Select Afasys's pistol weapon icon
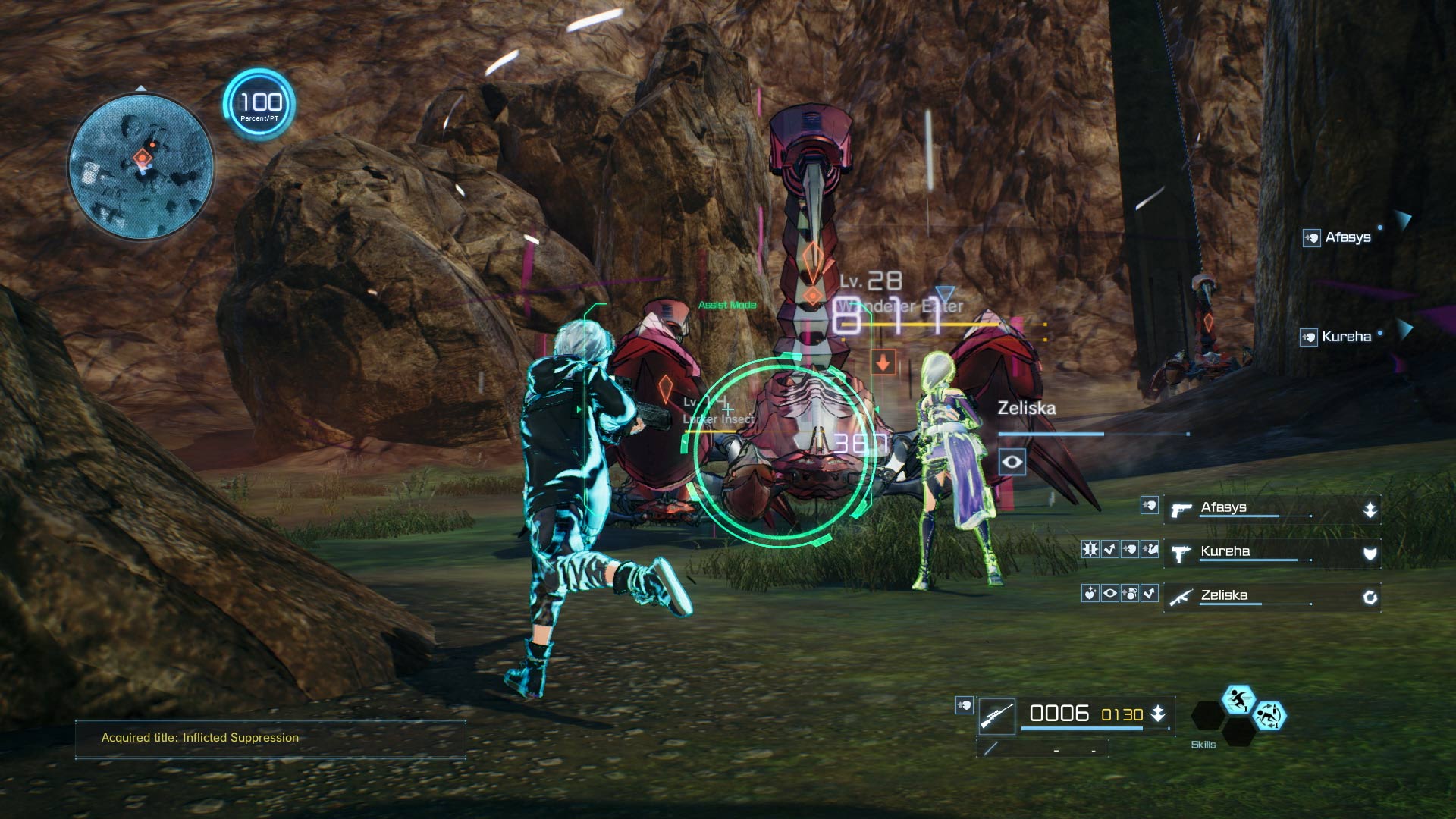1456x819 pixels. [x=1181, y=510]
